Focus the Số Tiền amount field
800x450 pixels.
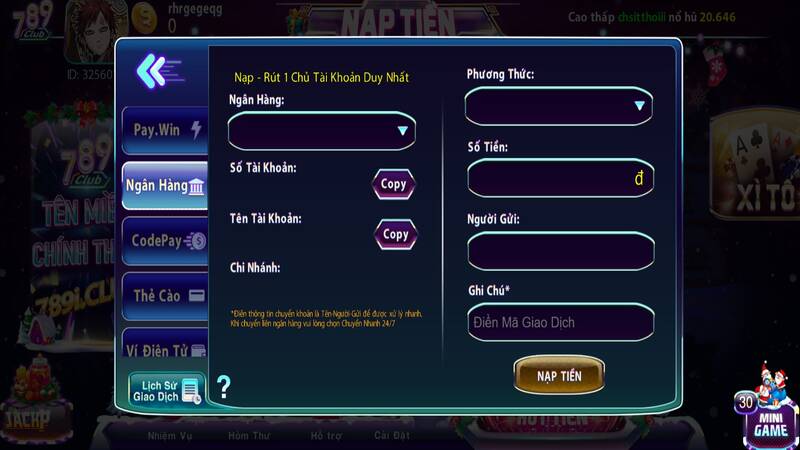(560, 178)
